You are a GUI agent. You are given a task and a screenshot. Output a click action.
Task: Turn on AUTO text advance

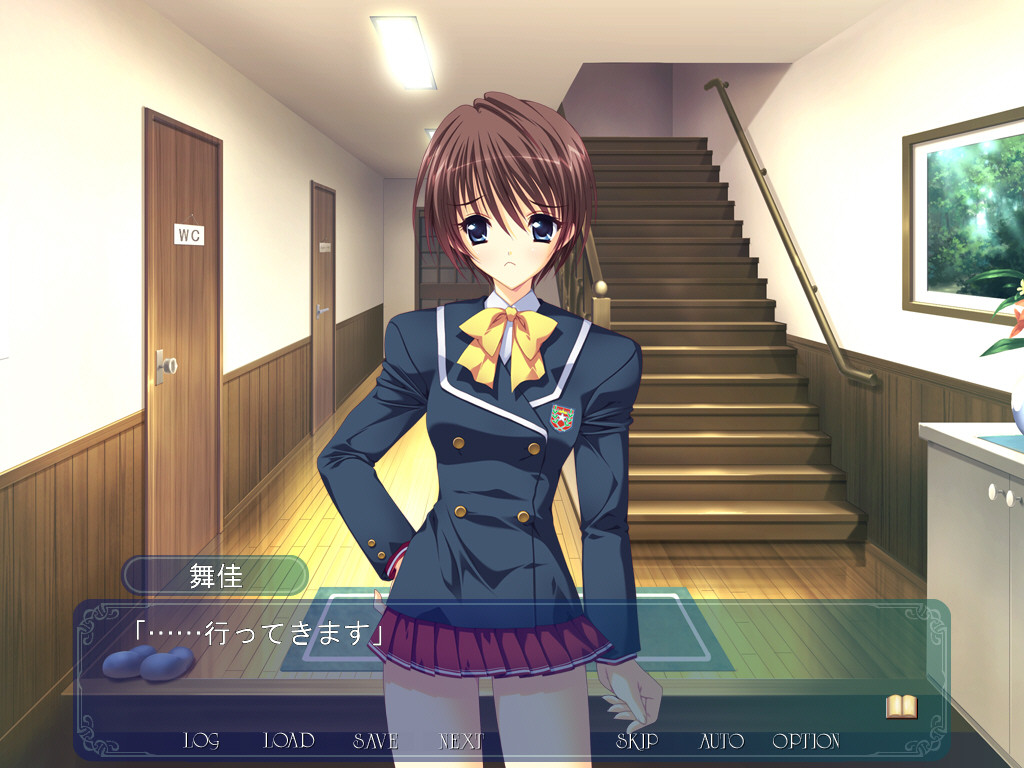pos(721,741)
